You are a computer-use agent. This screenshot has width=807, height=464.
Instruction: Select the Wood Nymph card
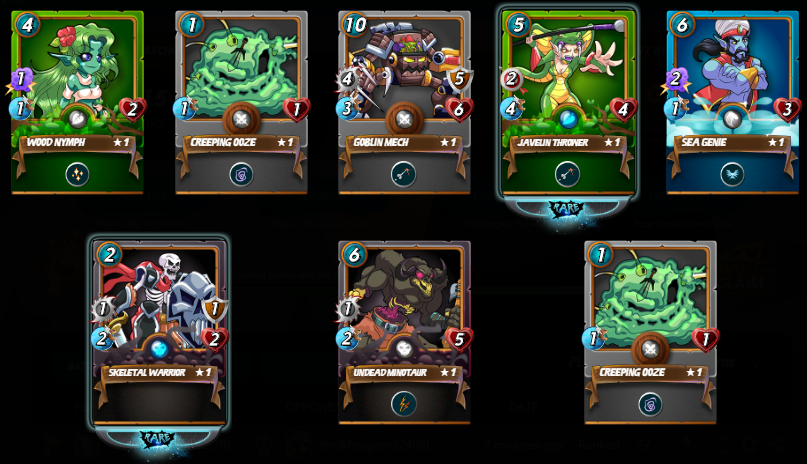coord(77,100)
